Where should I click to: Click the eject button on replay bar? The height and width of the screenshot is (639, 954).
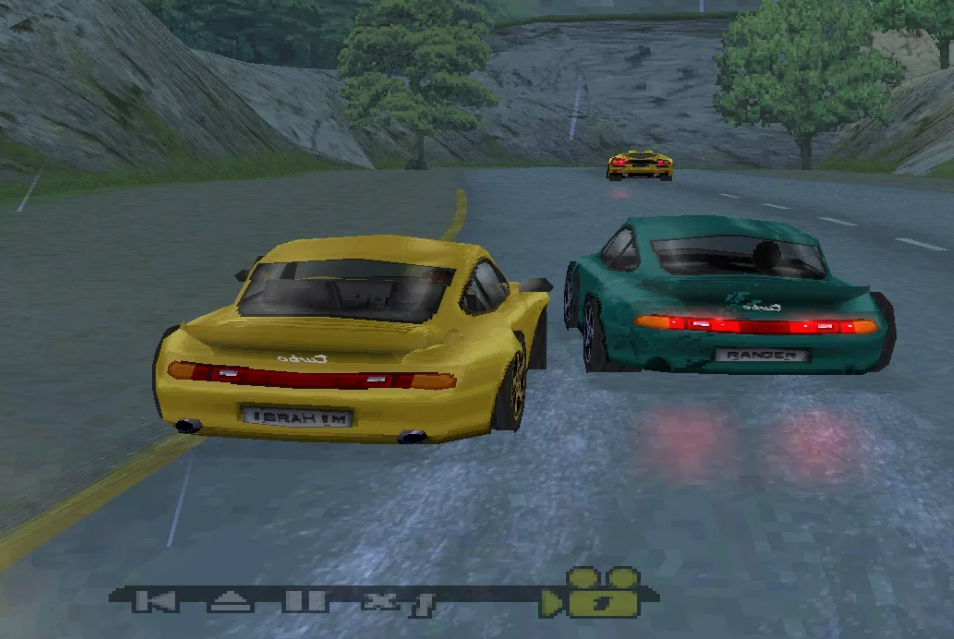click(231, 601)
